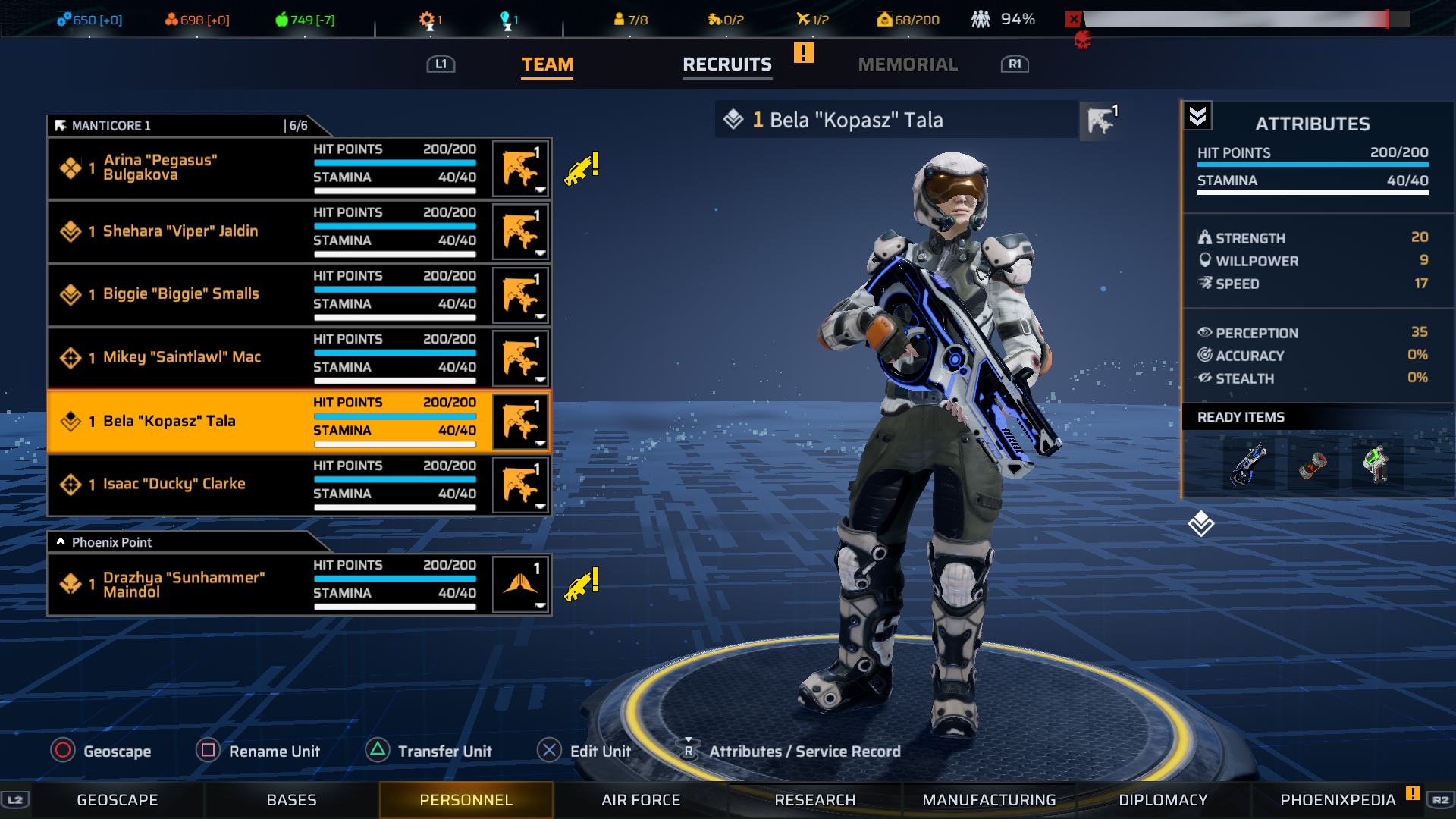Collapse the Attributes panel arrow
Image resolution: width=1456 pixels, height=819 pixels.
1197,116
